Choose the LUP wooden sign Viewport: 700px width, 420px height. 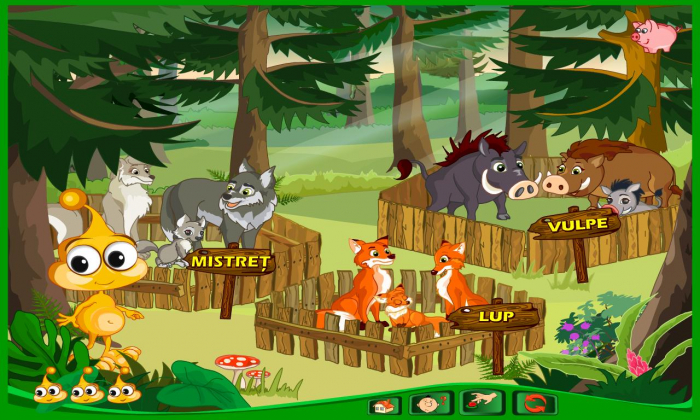495,316
